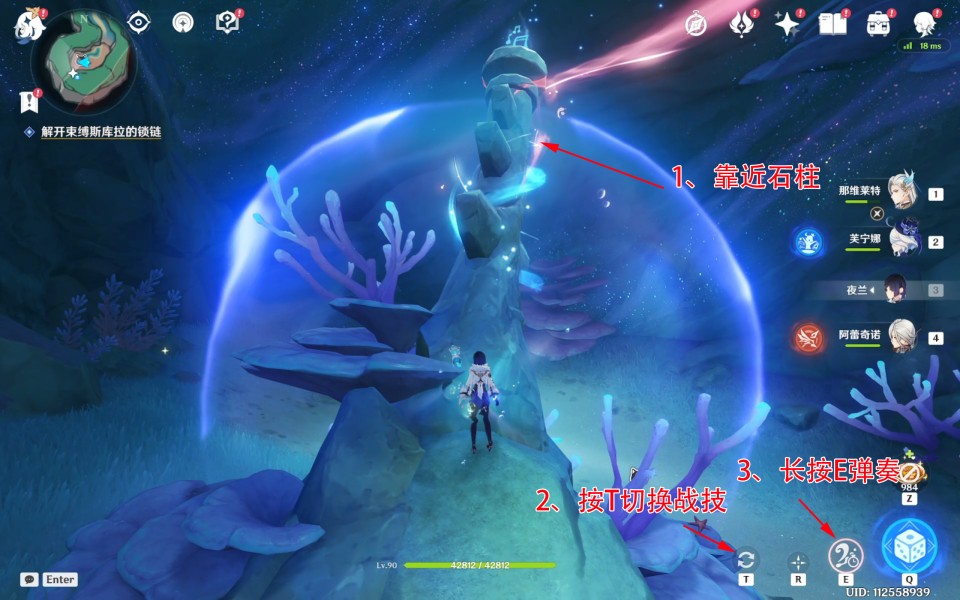Open the Adventurer Handbook book icon
Viewport: 960px width, 600px height.
click(x=832, y=24)
